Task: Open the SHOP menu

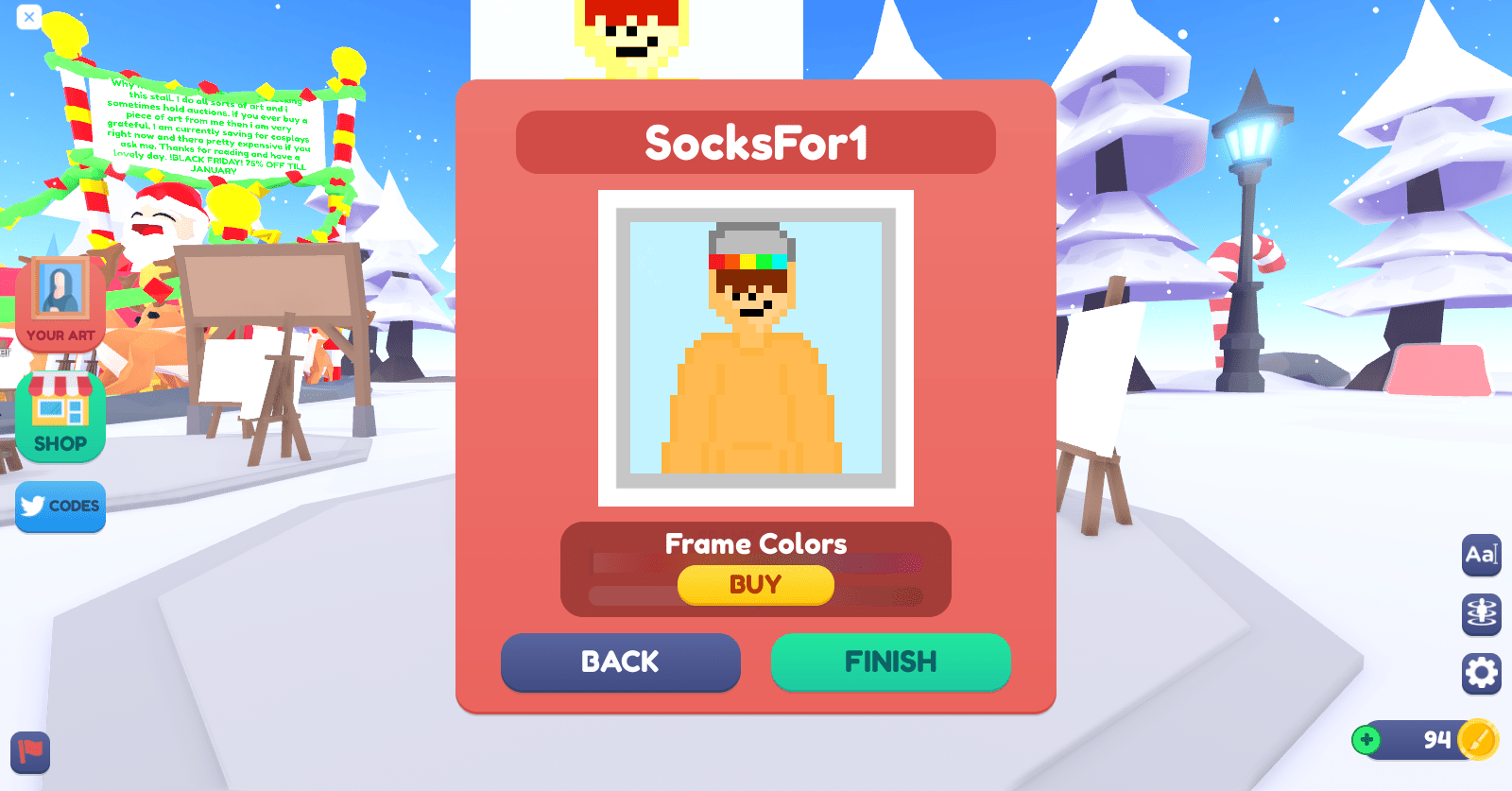Action: point(60,414)
